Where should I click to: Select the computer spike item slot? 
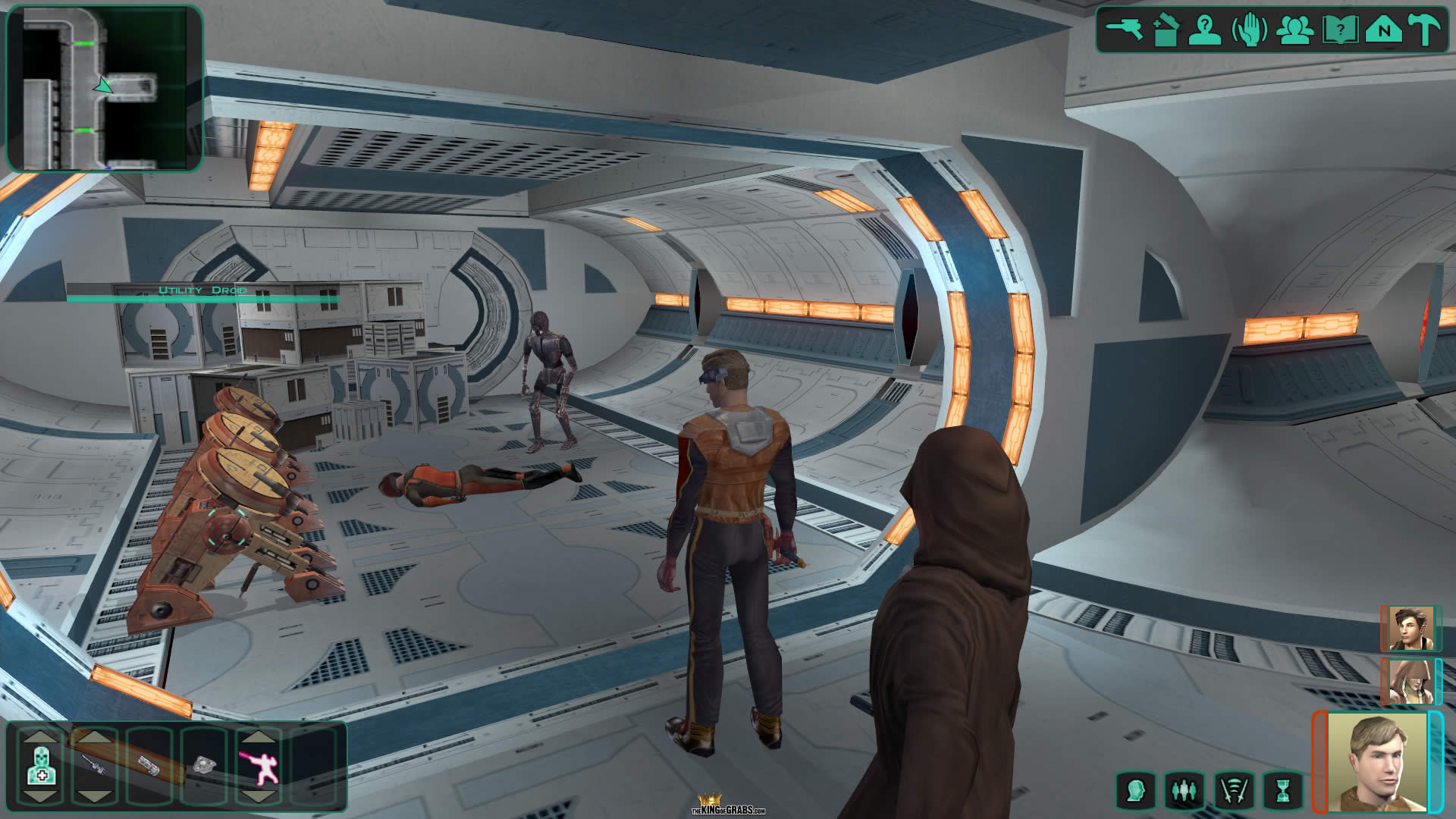click(x=149, y=765)
